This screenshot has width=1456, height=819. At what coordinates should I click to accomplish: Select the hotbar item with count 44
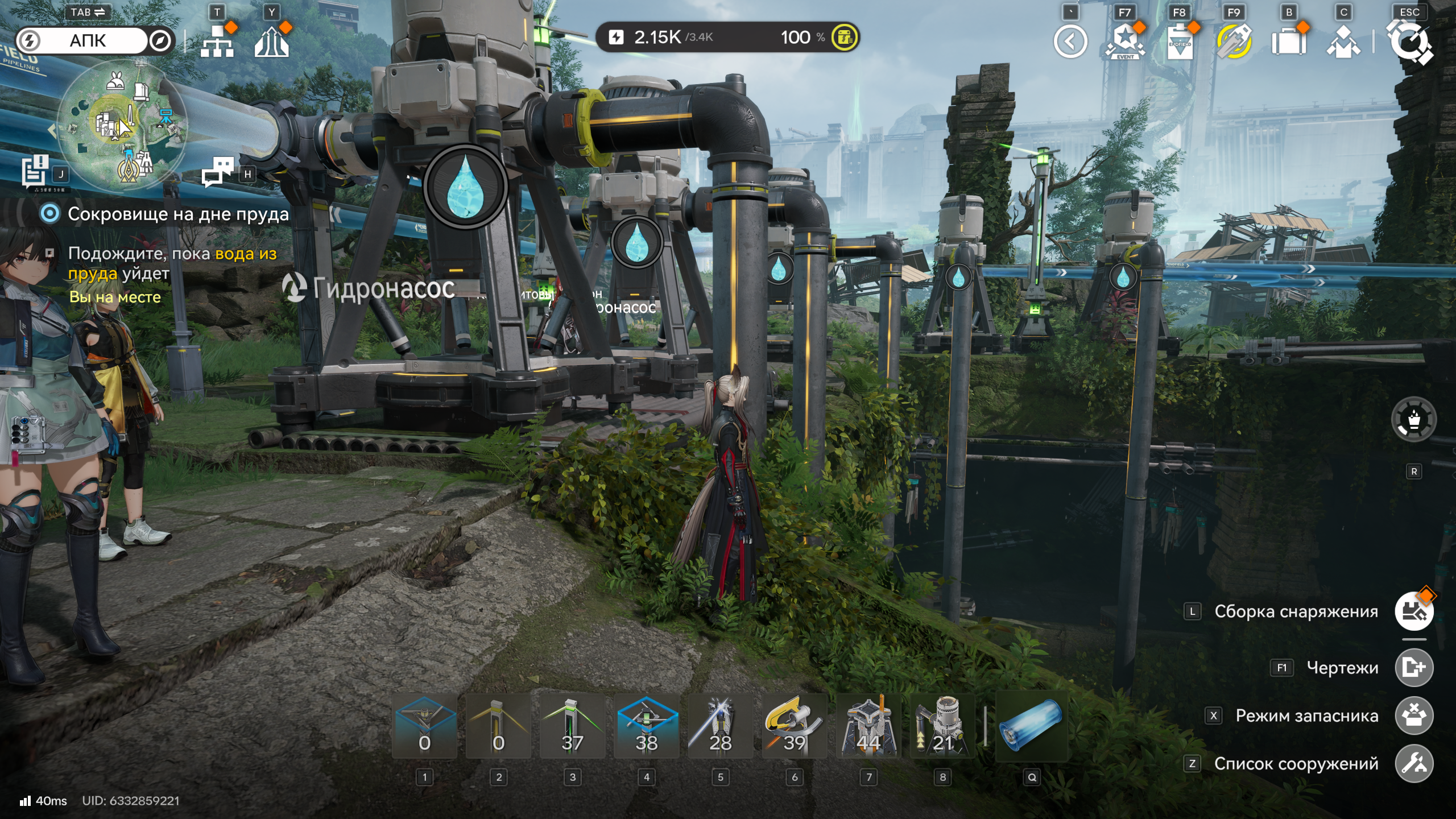tap(868, 726)
